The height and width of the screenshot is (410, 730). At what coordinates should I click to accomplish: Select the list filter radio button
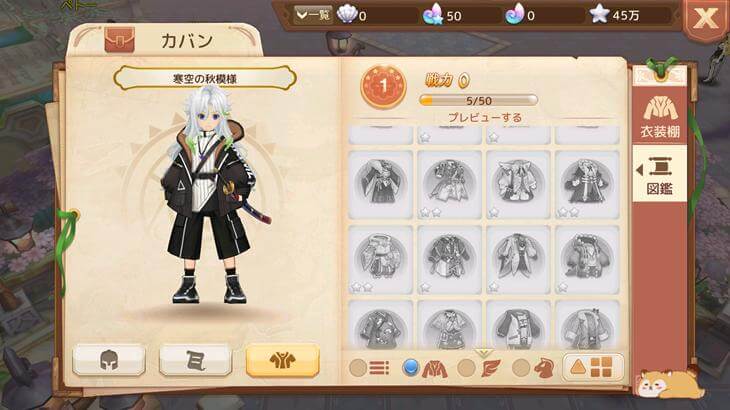coord(370,368)
